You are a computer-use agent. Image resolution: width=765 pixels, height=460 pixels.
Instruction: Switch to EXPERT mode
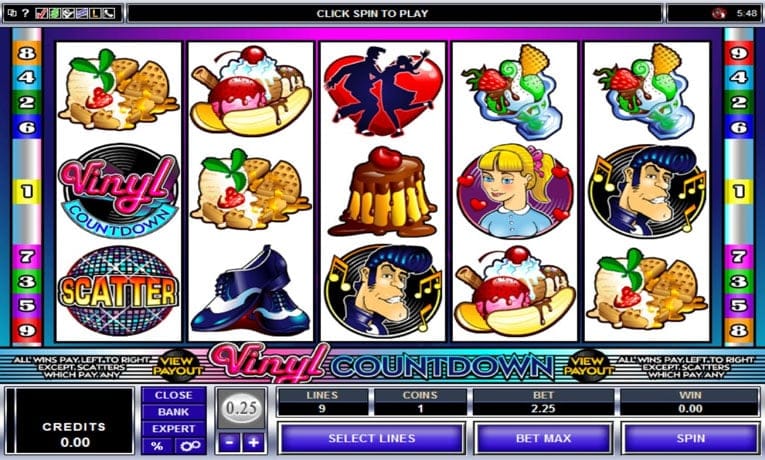(x=173, y=427)
